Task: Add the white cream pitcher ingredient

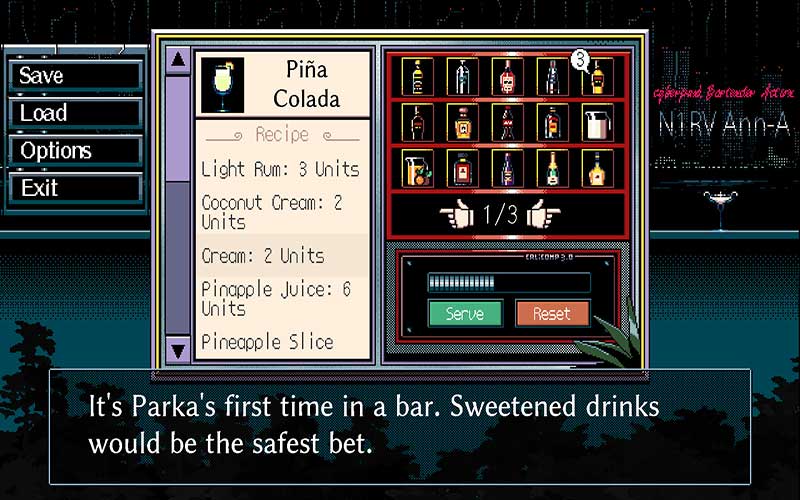Action: pyautogui.click(x=598, y=123)
